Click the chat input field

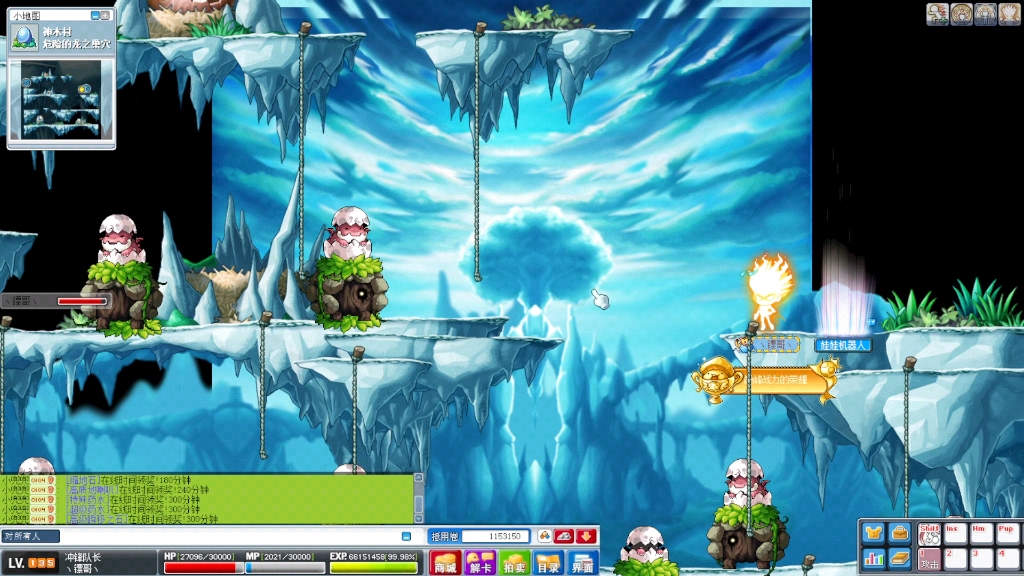pyautogui.click(x=230, y=536)
